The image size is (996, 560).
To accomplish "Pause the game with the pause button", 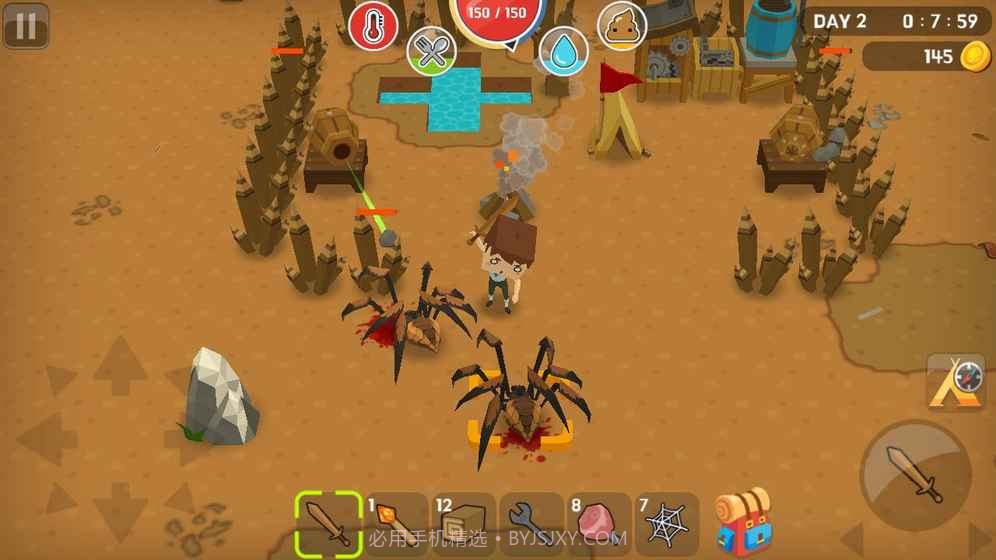I will click(26, 27).
